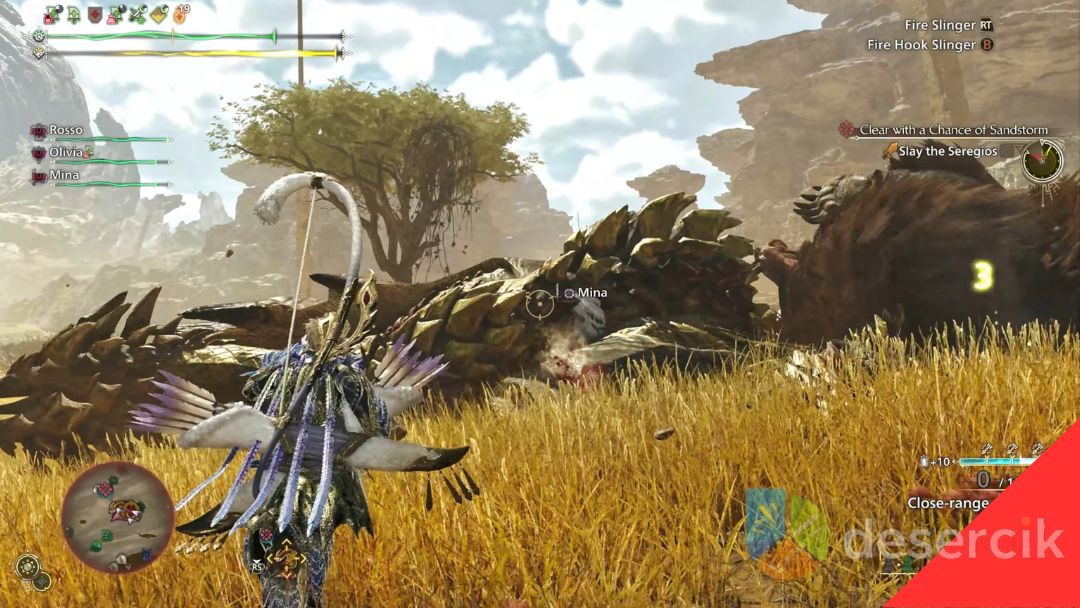1080x608 pixels.
Task: Show the Clear with a Chance of Sandstorm forecast
Action: coord(951,130)
